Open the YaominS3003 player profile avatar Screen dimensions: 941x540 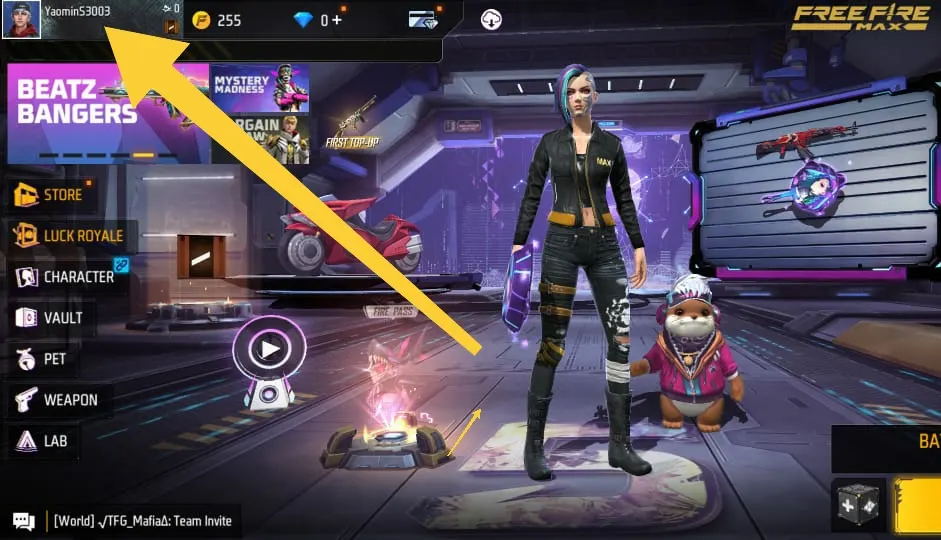[x=21, y=19]
